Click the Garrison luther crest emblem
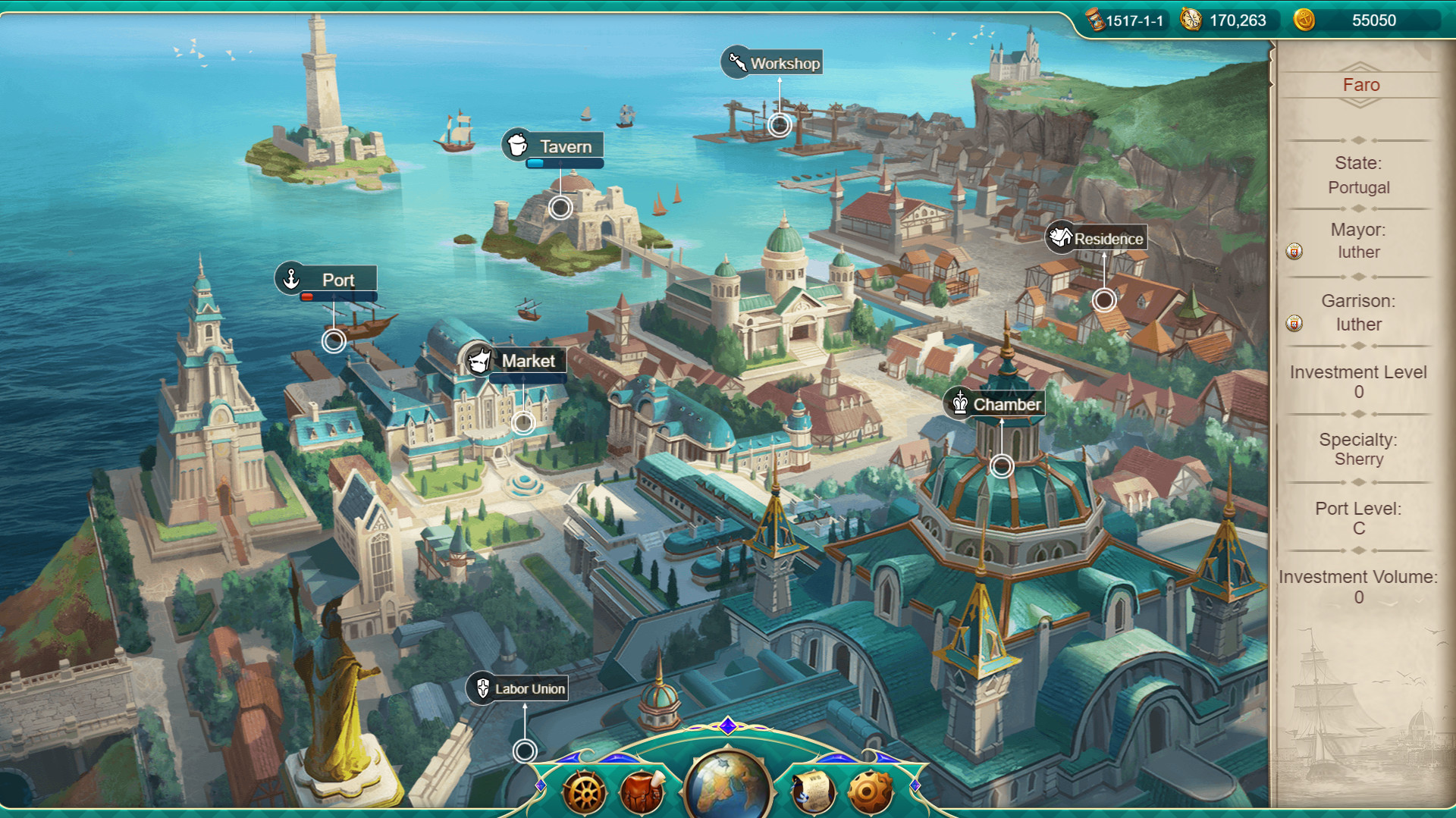The height and width of the screenshot is (818, 1456). pyautogui.click(x=1293, y=322)
